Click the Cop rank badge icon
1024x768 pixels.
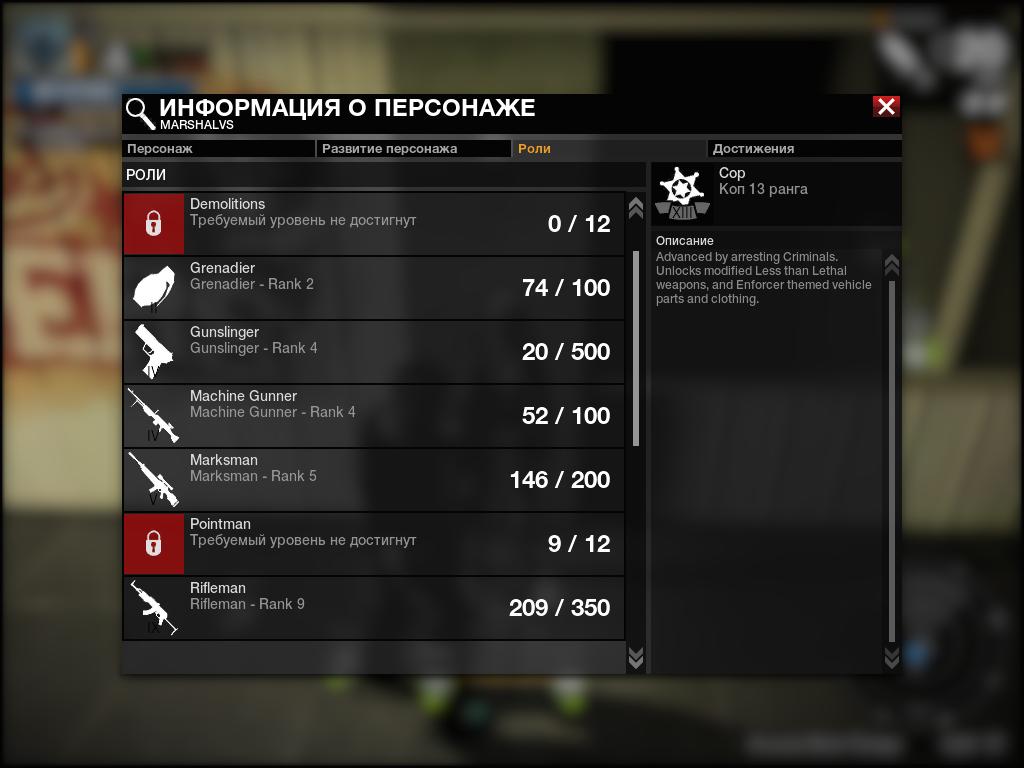(x=682, y=195)
